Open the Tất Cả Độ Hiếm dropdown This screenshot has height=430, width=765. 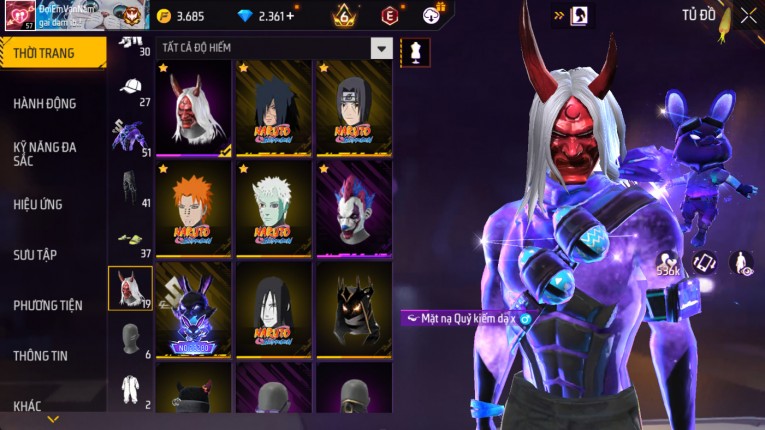[381, 47]
